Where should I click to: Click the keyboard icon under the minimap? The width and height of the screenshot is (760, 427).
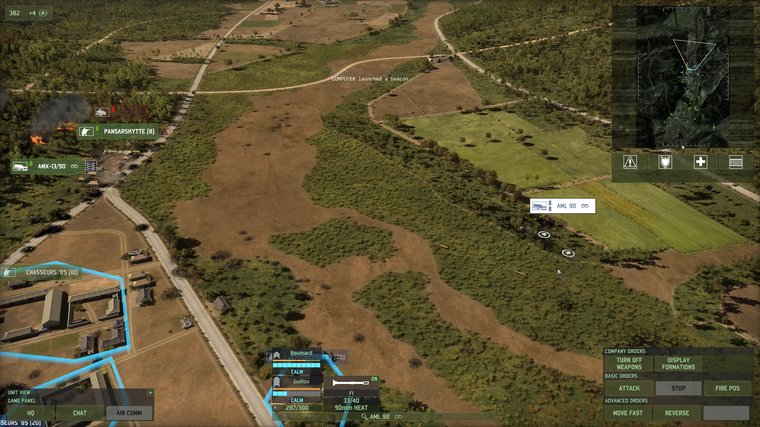736,162
